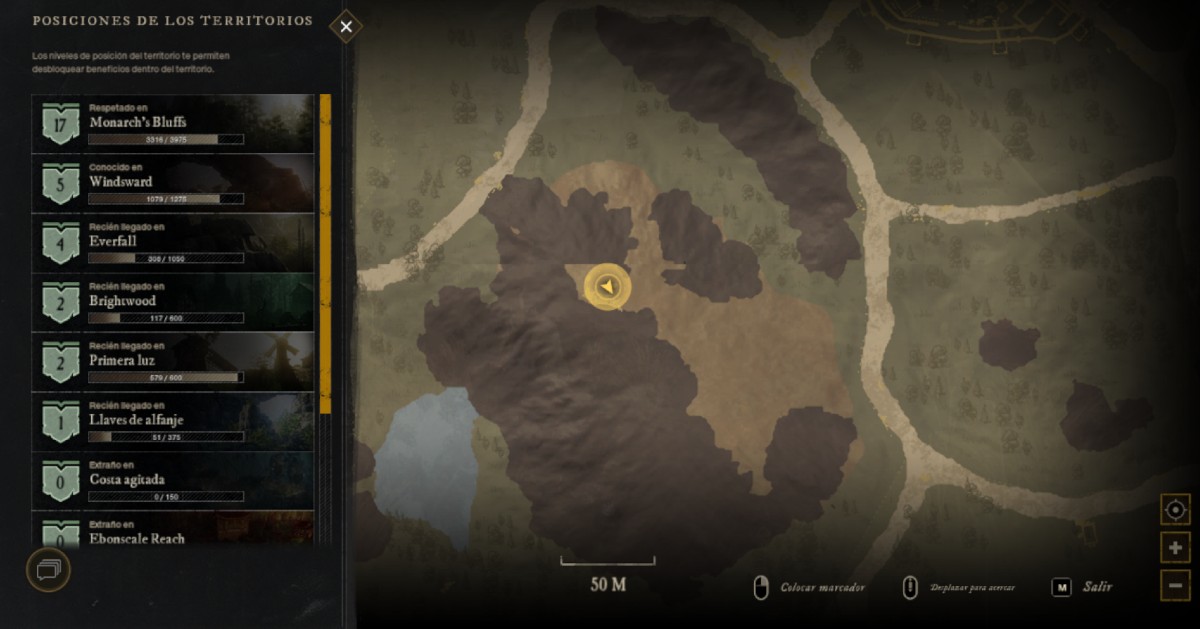Zoom in the map with plus button
Screen dimensions: 1200x629
pyautogui.click(x=1175, y=548)
